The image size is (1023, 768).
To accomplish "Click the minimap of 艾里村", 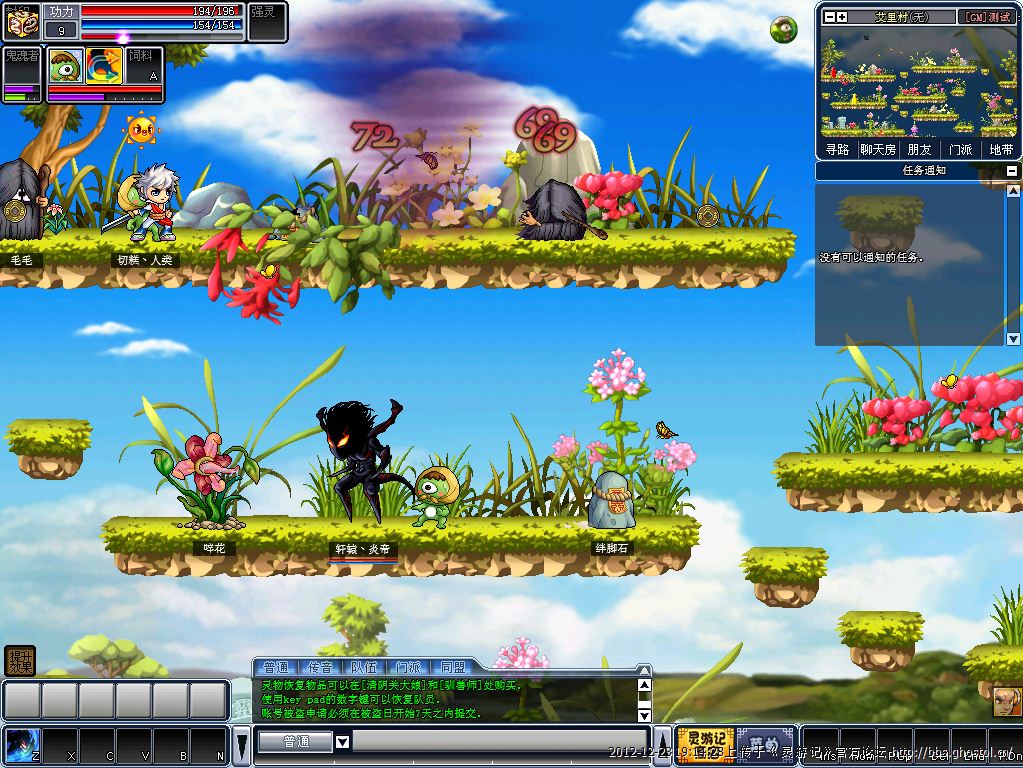I will pyautogui.click(x=918, y=82).
